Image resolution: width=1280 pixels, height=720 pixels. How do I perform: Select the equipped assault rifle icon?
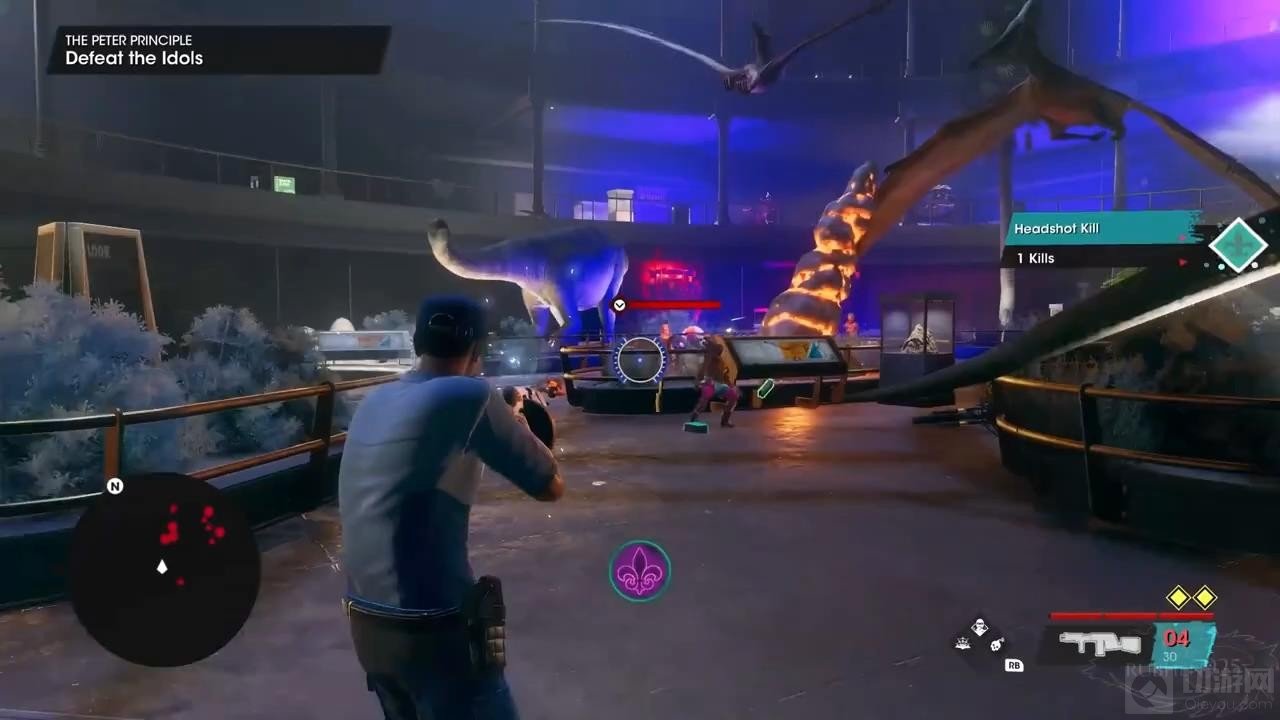pos(1100,643)
